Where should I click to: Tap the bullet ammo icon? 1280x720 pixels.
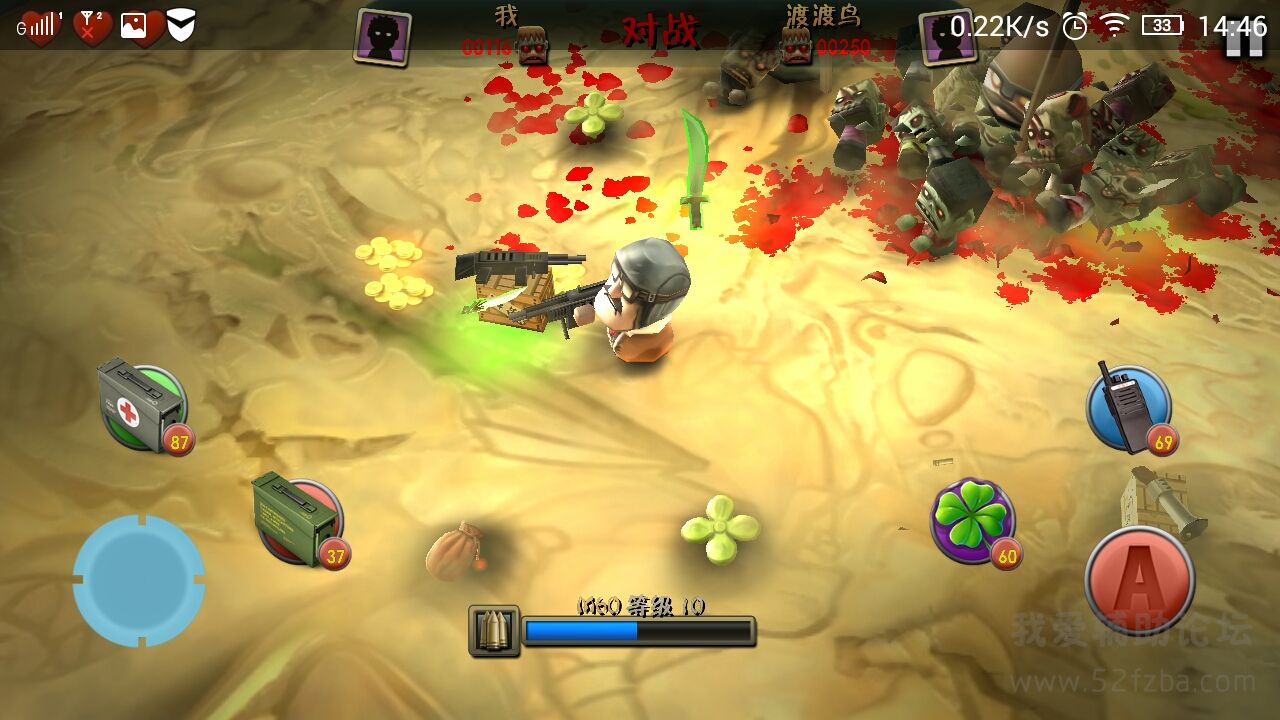pyautogui.click(x=494, y=631)
